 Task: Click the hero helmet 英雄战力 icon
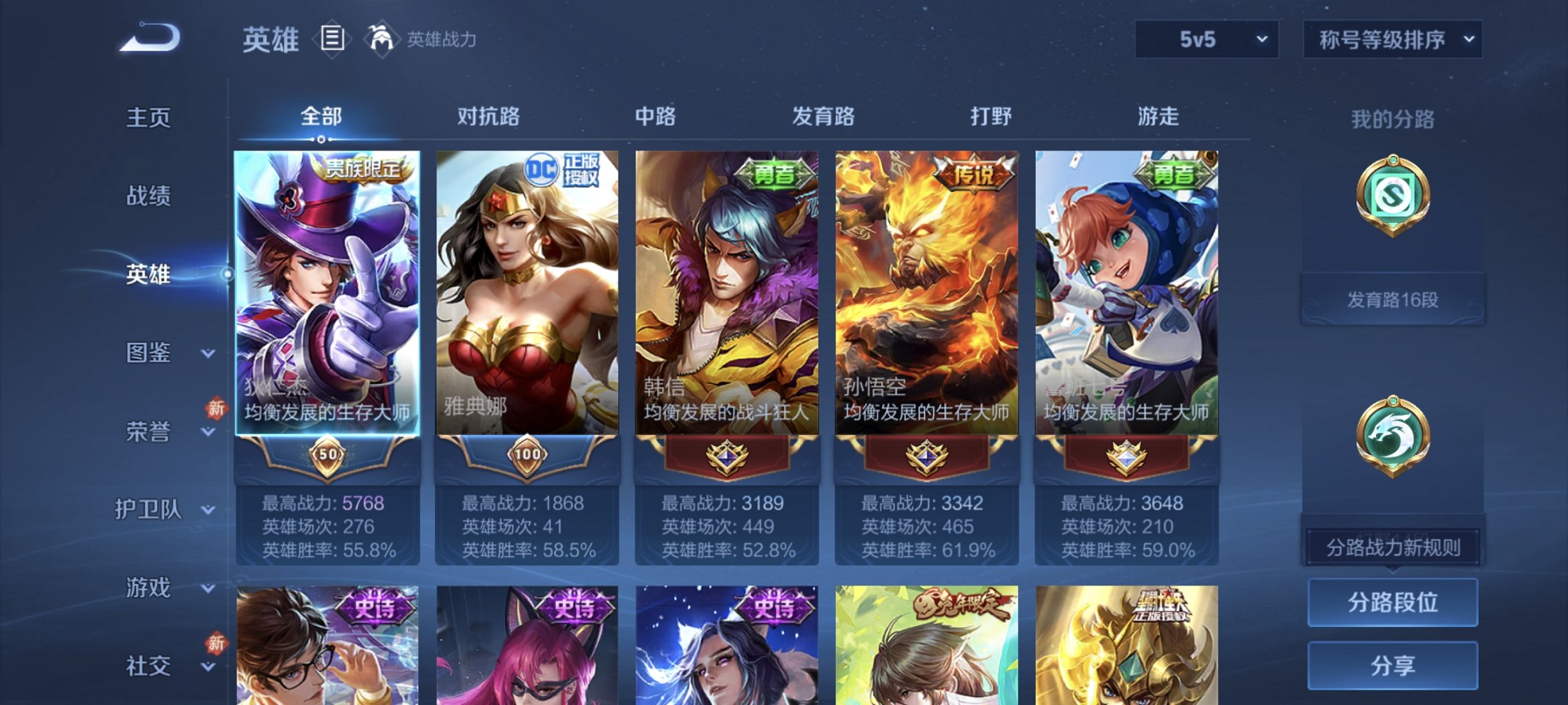click(383, 38)
